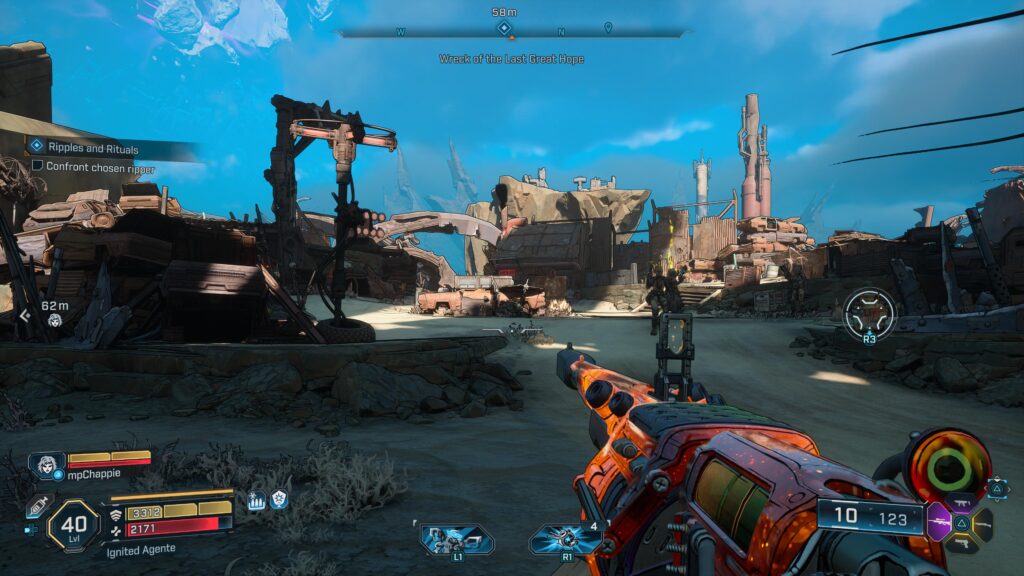Switch to the yellow-bordered long gun slot

point(985,522)
